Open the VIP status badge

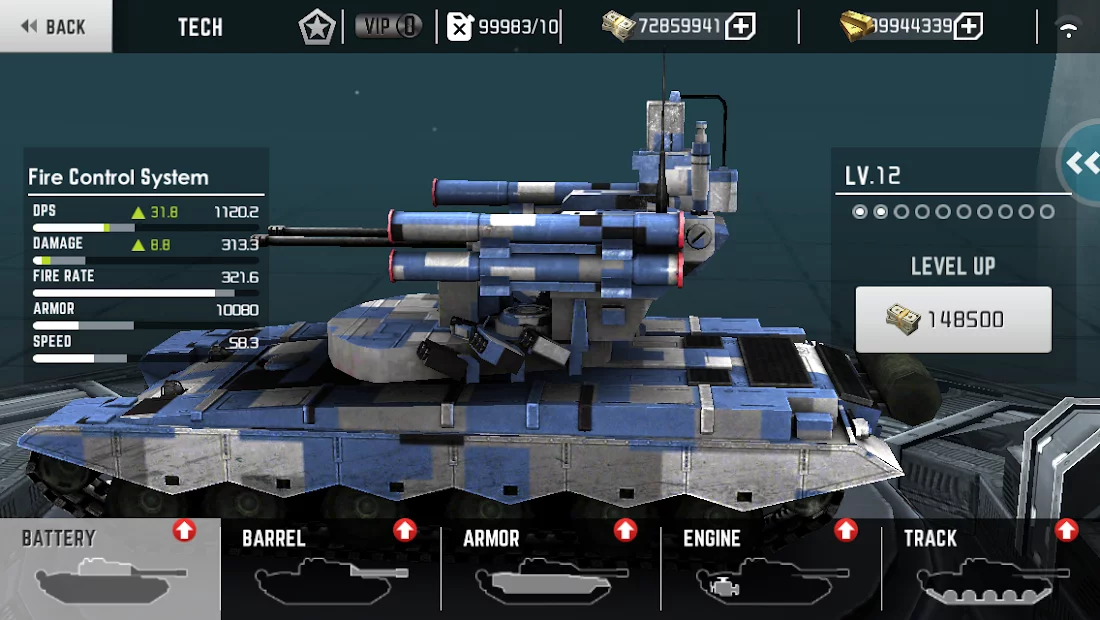[x=388, y=26]
